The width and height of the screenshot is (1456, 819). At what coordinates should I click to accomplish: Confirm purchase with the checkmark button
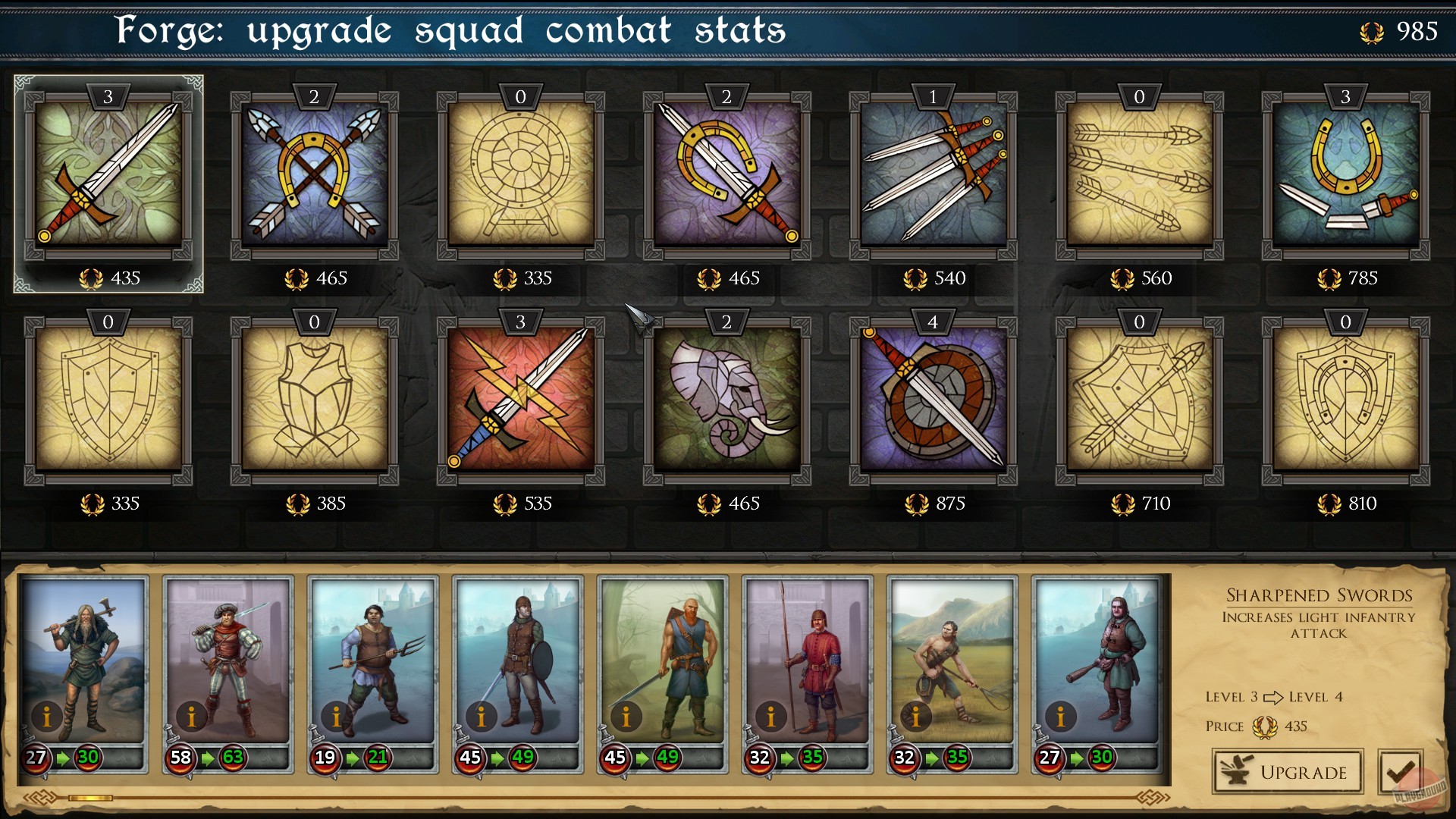click(1402, 772)
